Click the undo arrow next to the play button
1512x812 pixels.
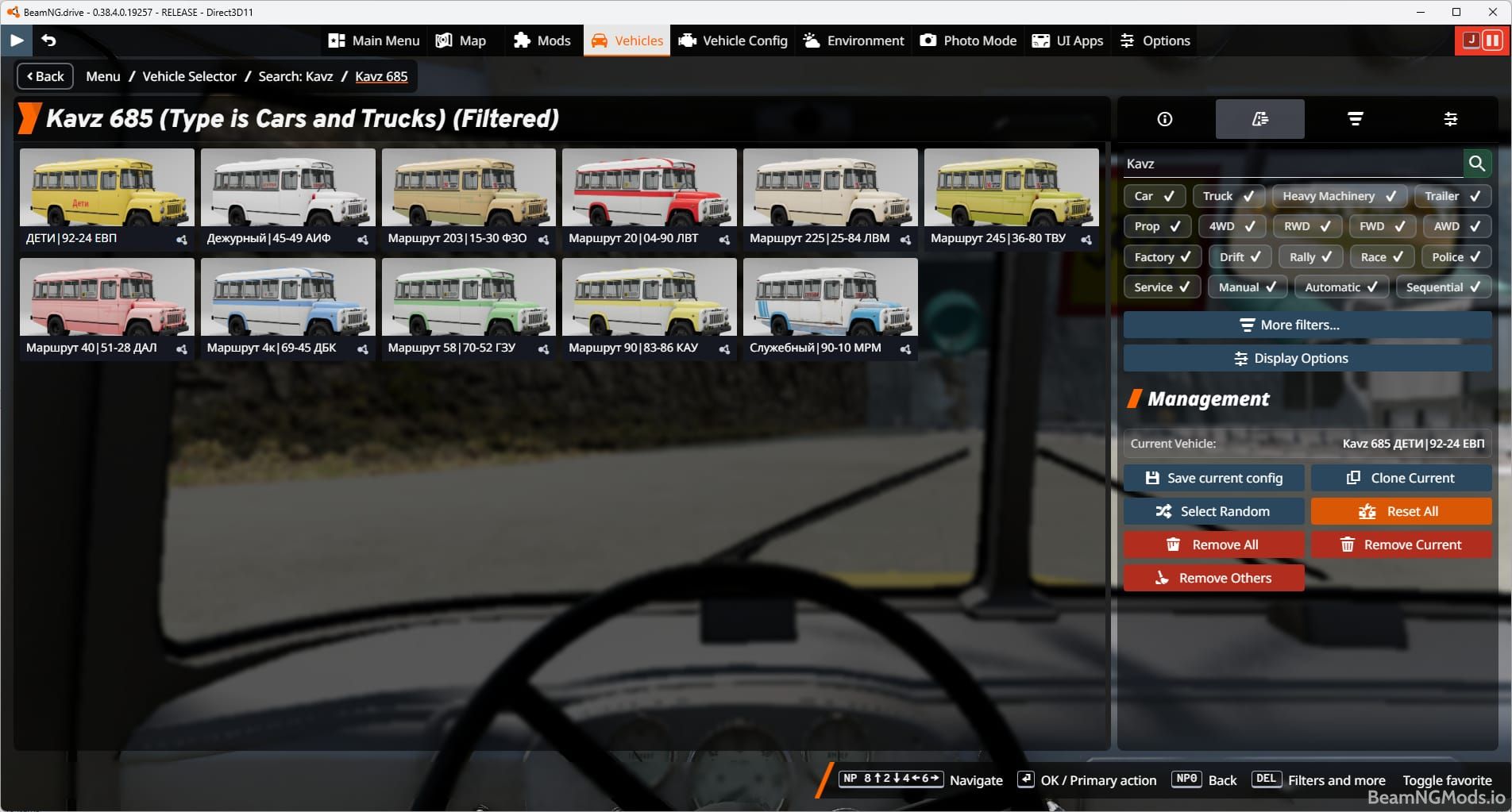(x=49, y=40)
